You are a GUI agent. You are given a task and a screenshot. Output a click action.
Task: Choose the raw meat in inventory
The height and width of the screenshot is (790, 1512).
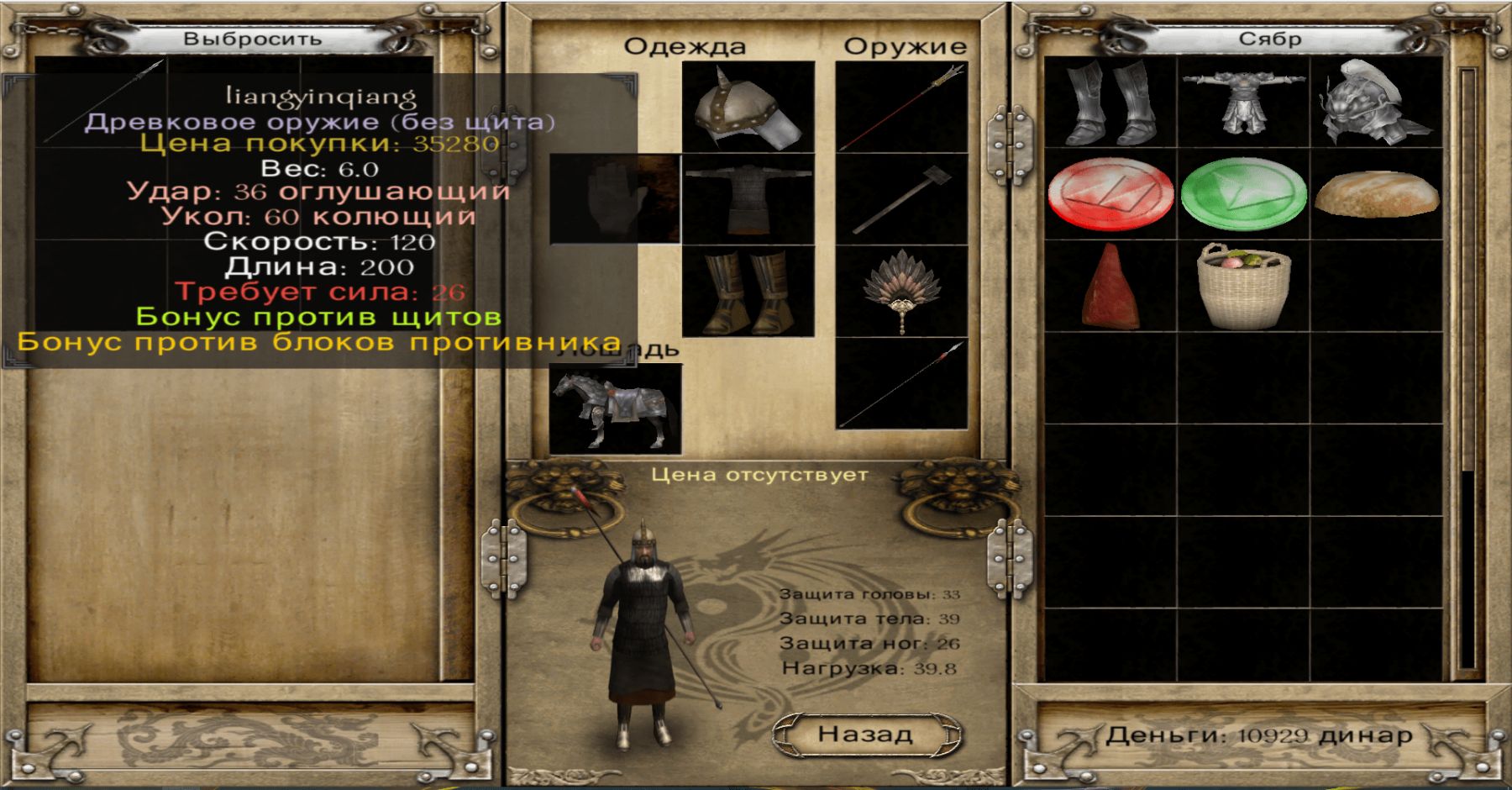point(1110,287)
